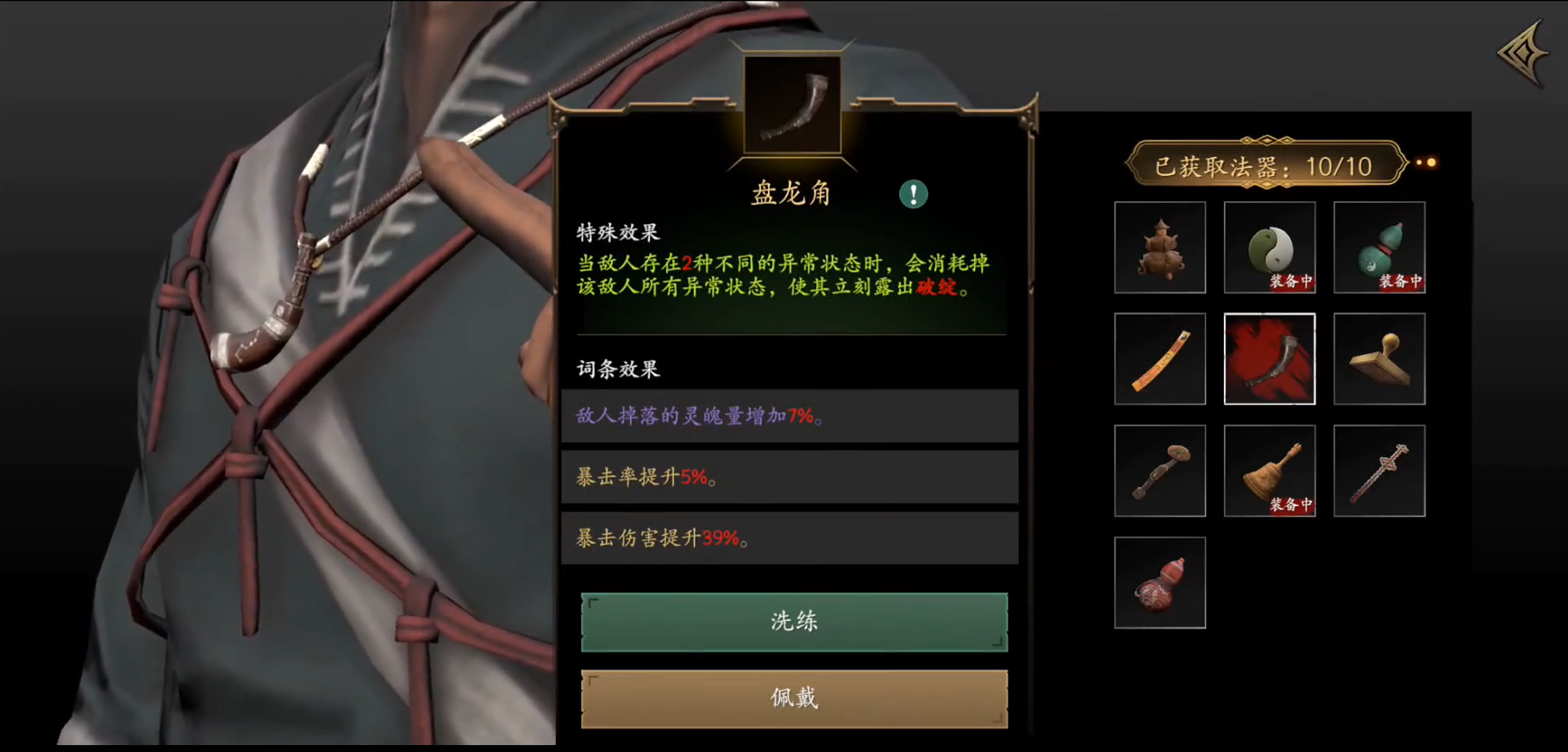Screen dimensions: 1568x752
Task: Select the yin-yang talisman marked 装备中
Action: tap(1267, 247)
